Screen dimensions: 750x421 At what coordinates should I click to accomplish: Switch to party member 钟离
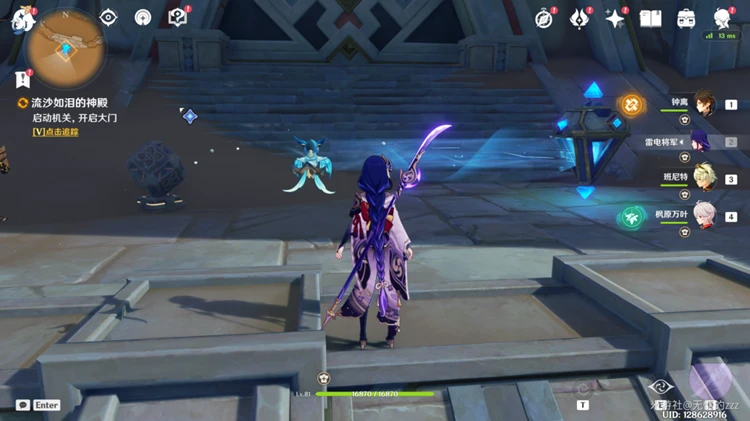coord(706,103)
